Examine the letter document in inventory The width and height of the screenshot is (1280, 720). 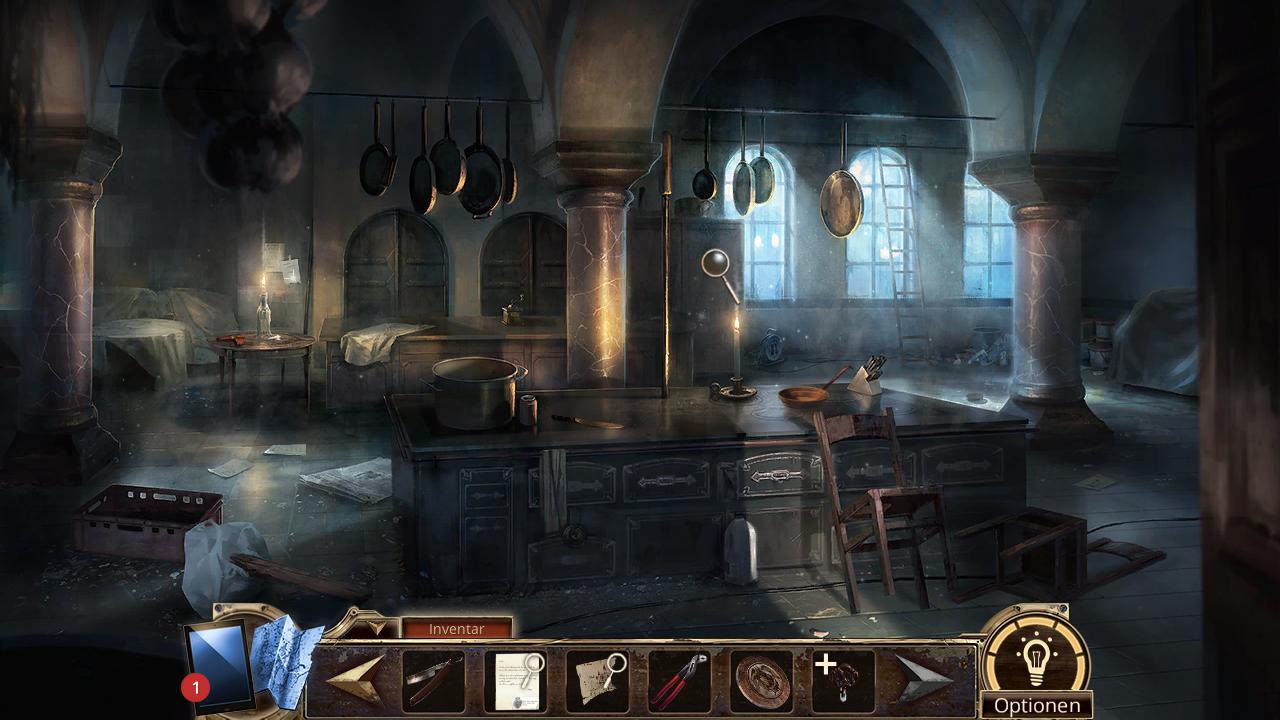coord(515,681)
